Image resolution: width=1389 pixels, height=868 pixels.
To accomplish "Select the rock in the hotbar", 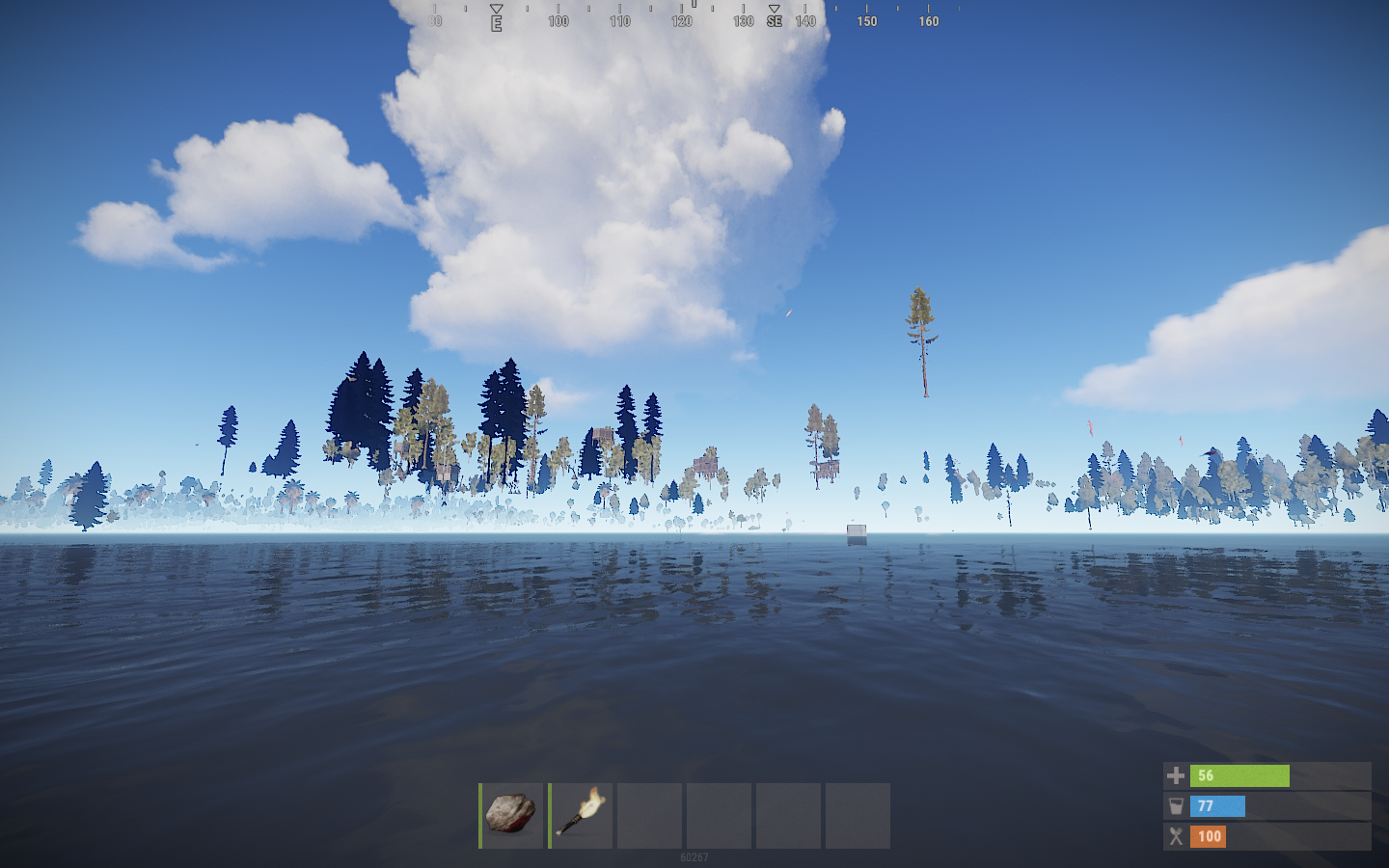I will 511,815.
